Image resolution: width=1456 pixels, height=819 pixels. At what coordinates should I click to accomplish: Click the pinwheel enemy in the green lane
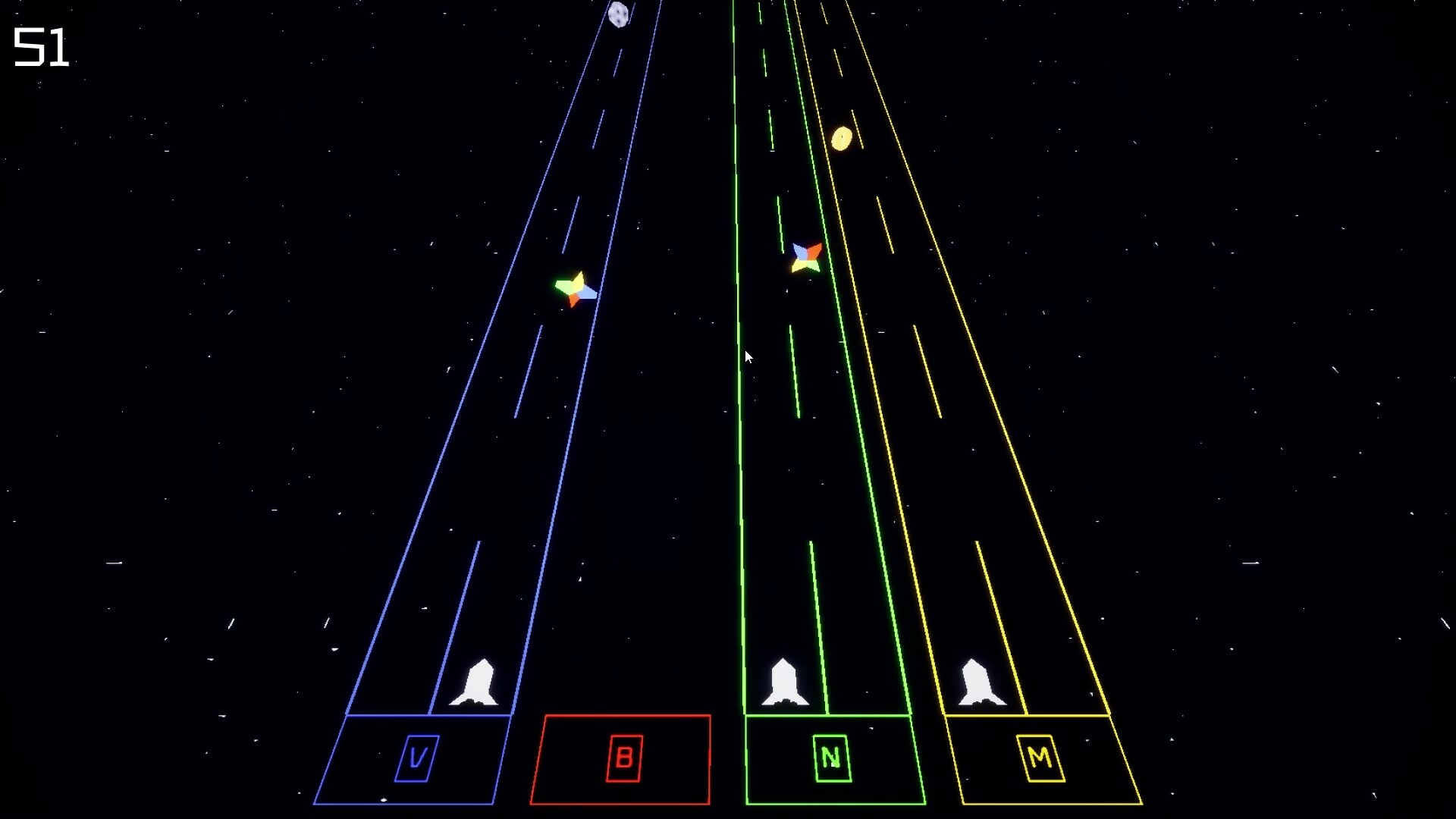(x=805, y=256)
